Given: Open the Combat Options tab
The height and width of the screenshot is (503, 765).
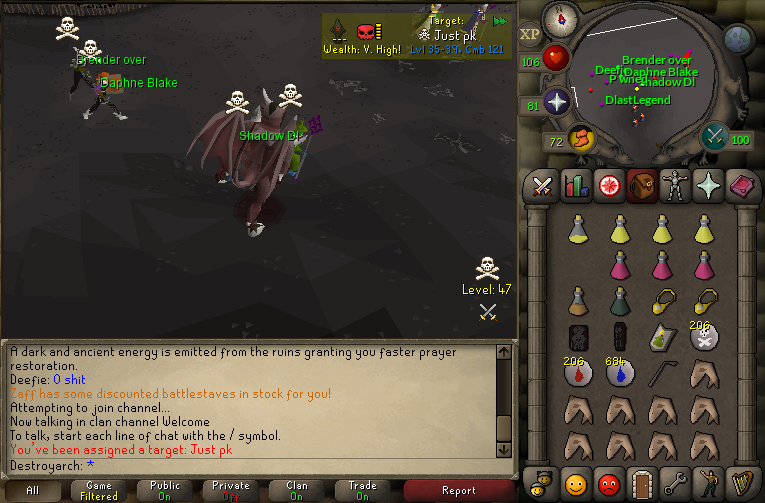Looking at the screenshot, I should (542, 186).
